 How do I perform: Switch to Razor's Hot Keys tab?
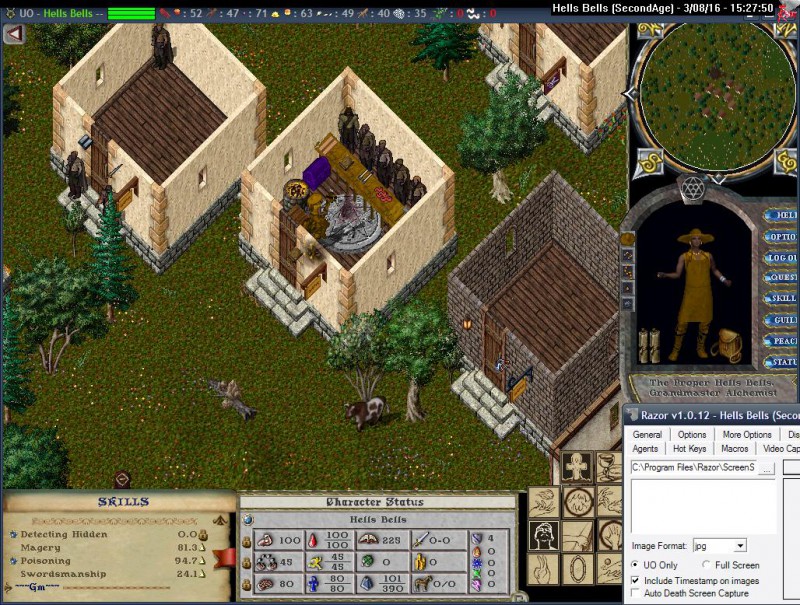[x=689, y=449]
